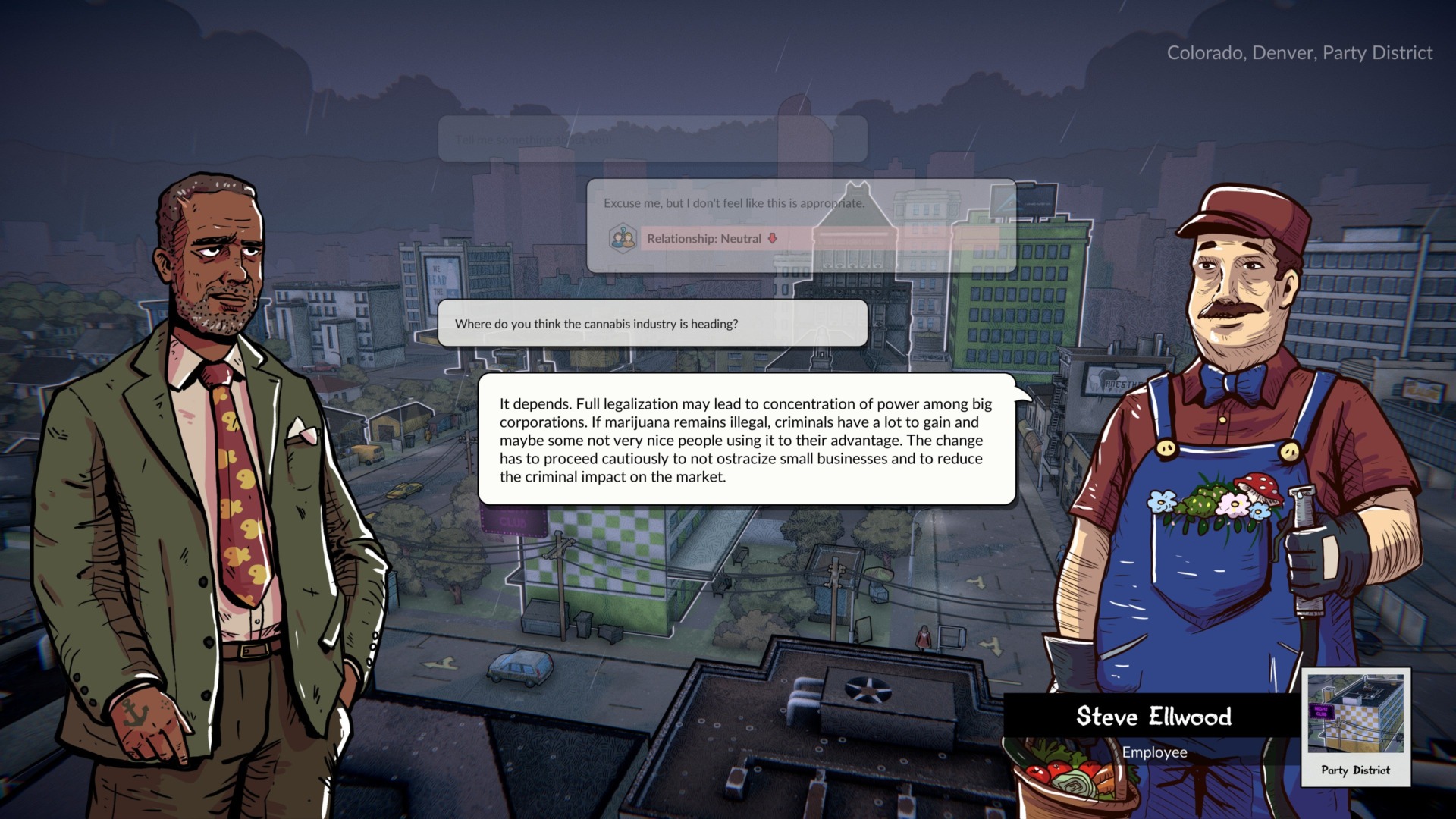This screenshot has height=819, width=1456.
Task: Open the Party District location thumbnail
Action: click(x=1355, y=726)
